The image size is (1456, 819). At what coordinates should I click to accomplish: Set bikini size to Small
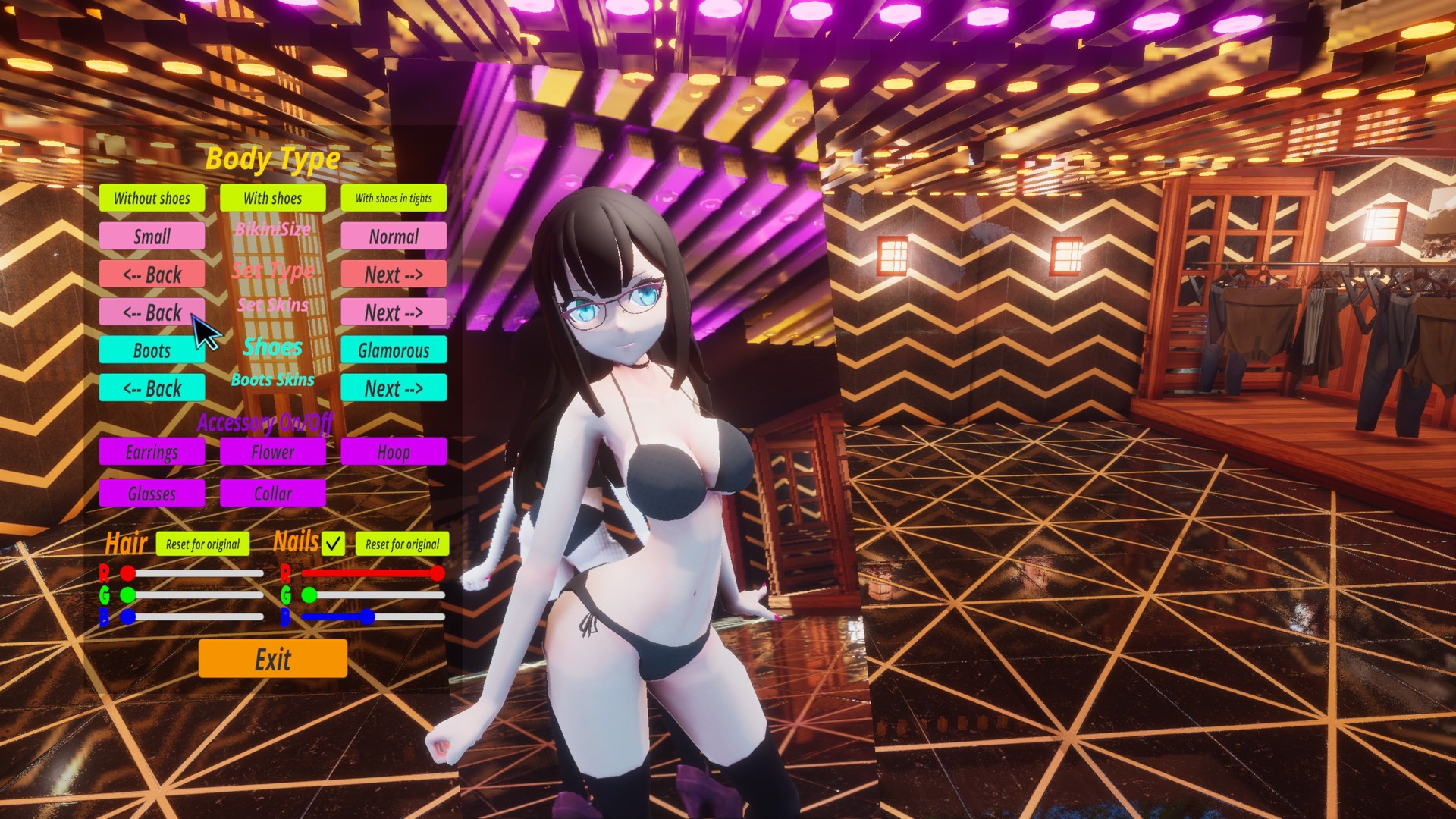[x=151, y=237]
